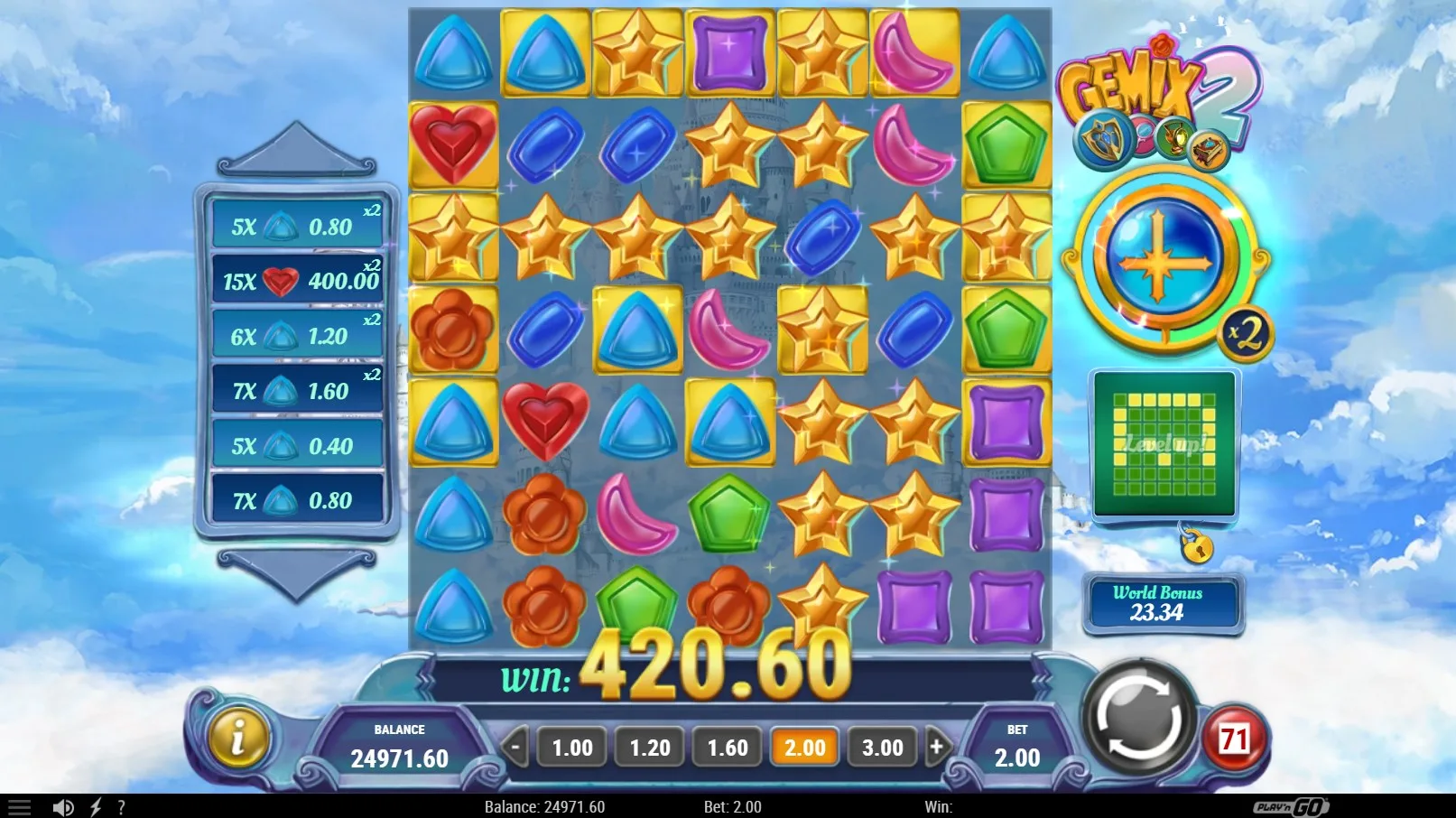Choose the 1.20 bet option
The image size is (1456, 818).
pyautogui.click(x=650, y=748)
